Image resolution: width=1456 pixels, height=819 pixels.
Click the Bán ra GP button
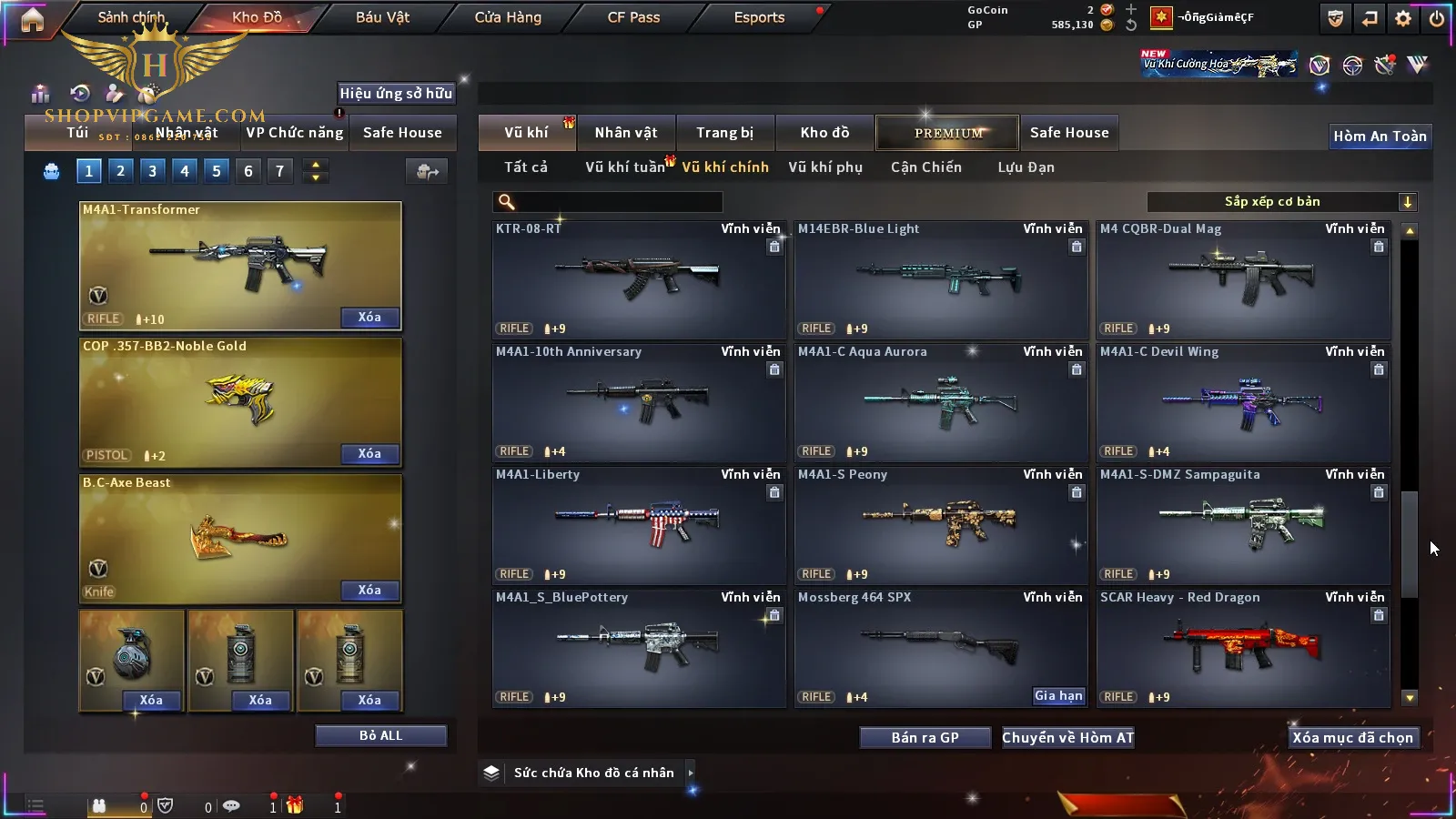(x=925, y=737)
